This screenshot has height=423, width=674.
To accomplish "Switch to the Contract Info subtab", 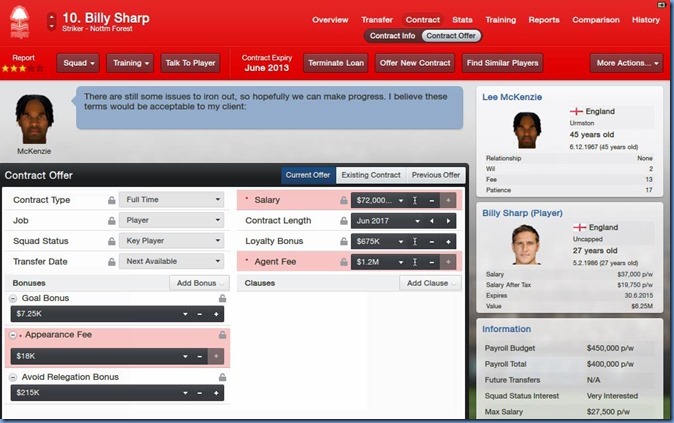I will [x=392, y=36].
